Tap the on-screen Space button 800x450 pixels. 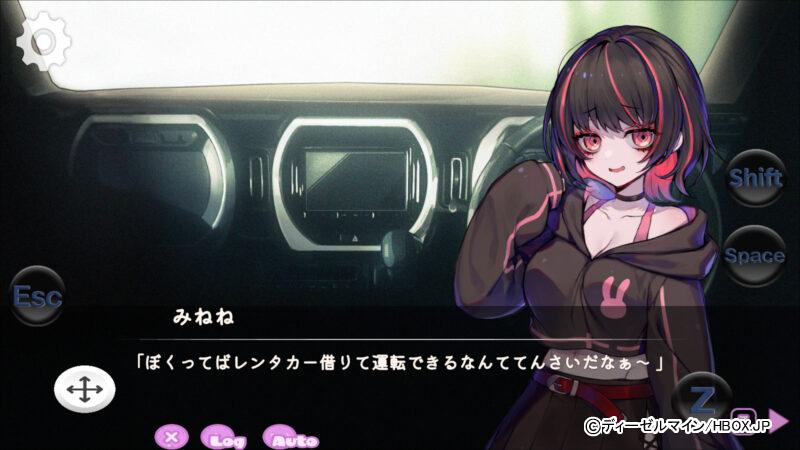(755, 255)
